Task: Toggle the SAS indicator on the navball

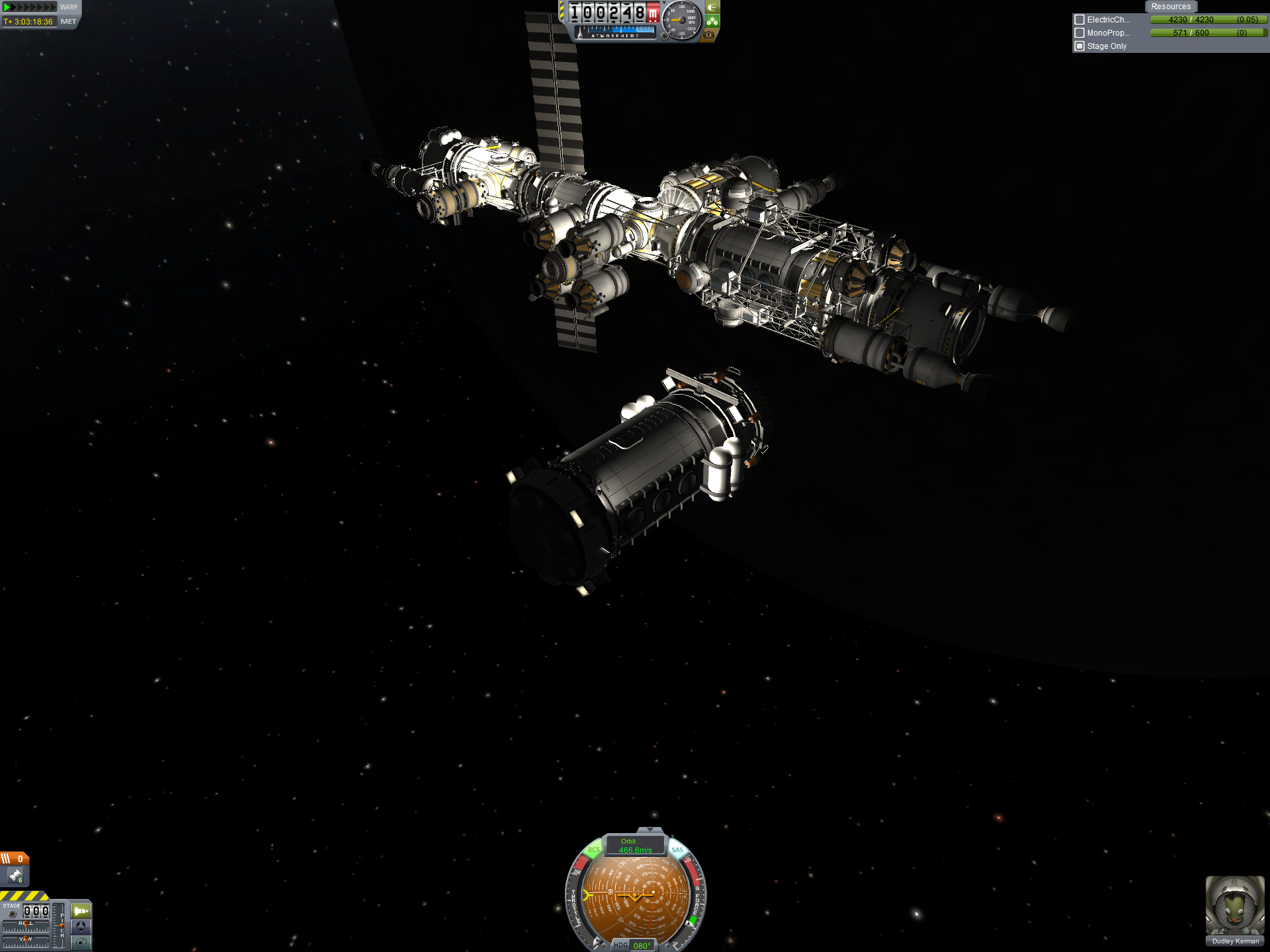Action: 677,850
